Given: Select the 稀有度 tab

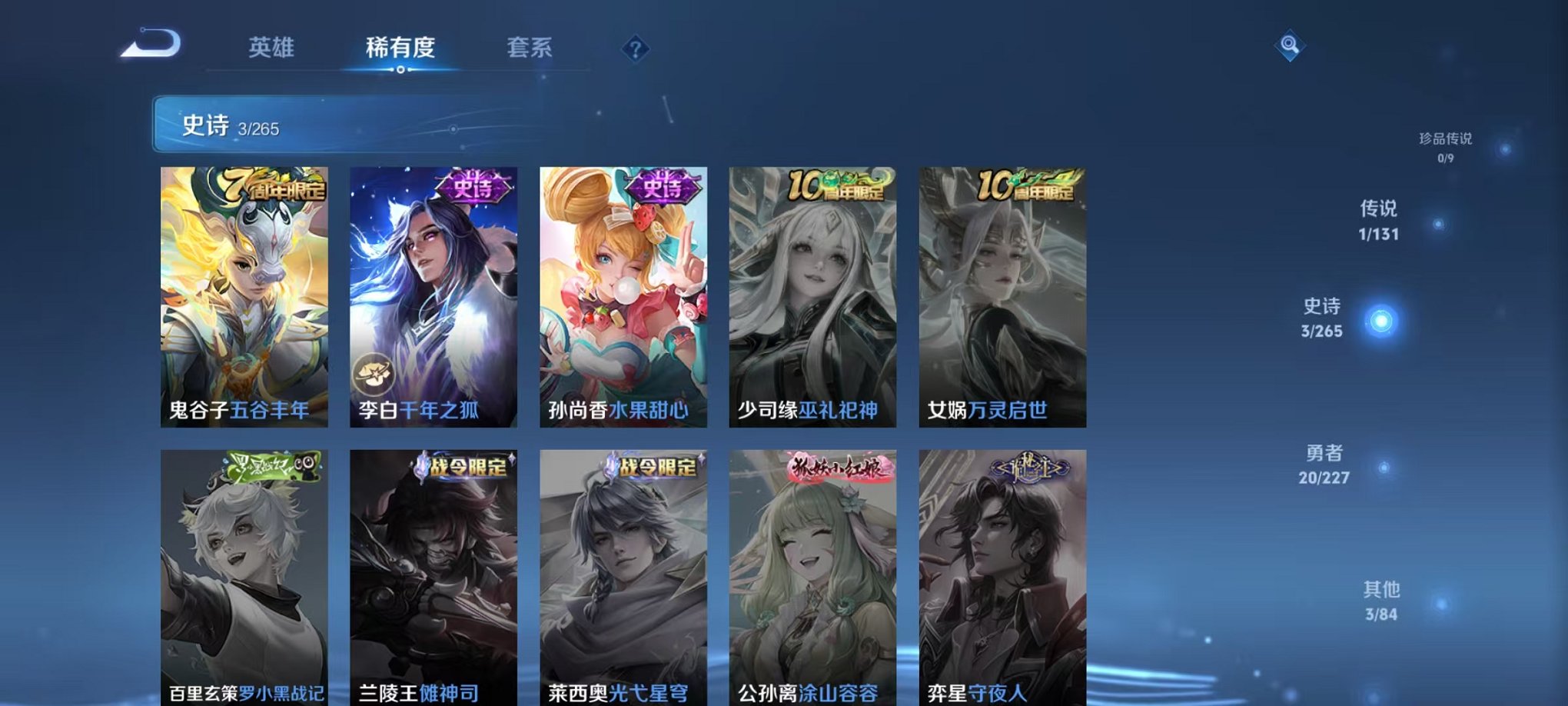Looking at the screenshot, I should [x=400, y=46].
